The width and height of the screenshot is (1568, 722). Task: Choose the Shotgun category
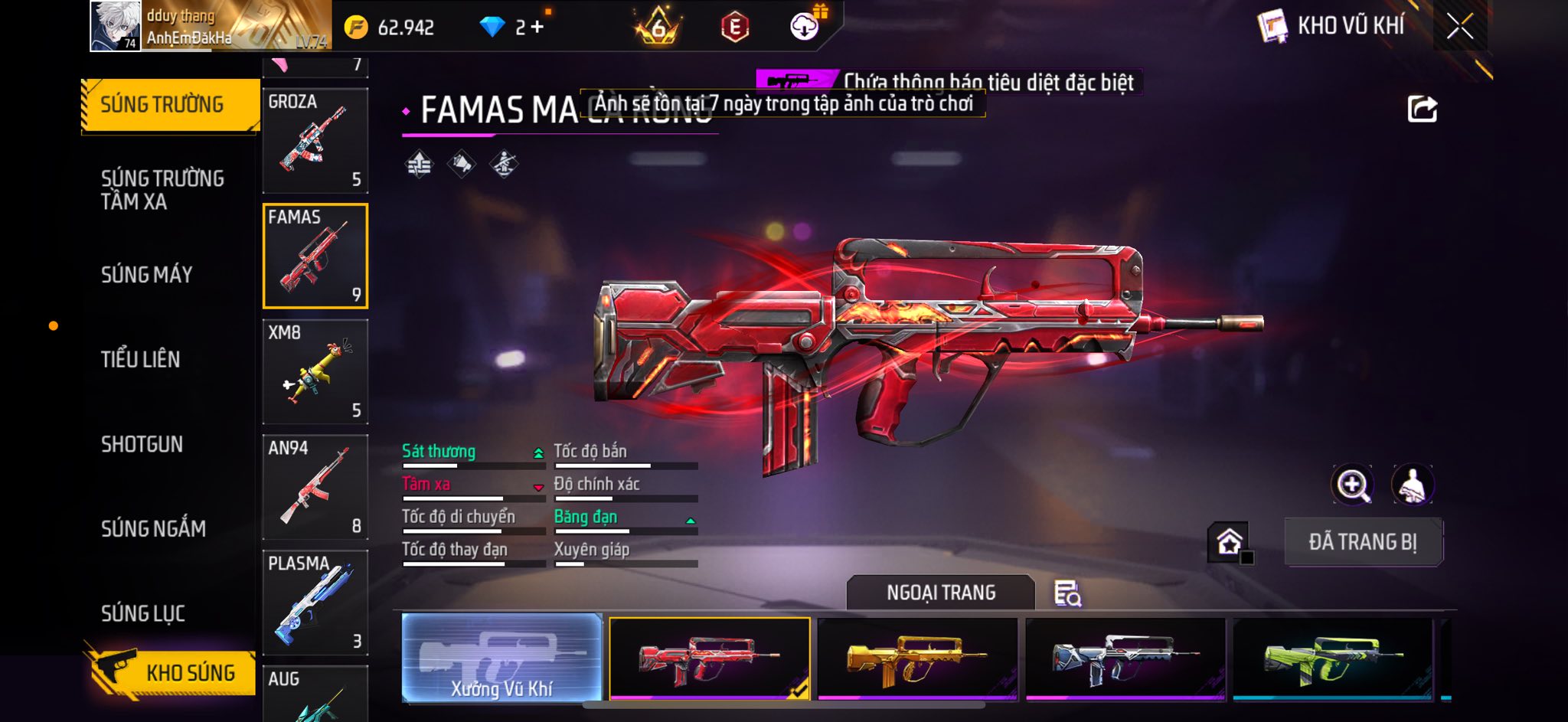click(x=142, y=444)
